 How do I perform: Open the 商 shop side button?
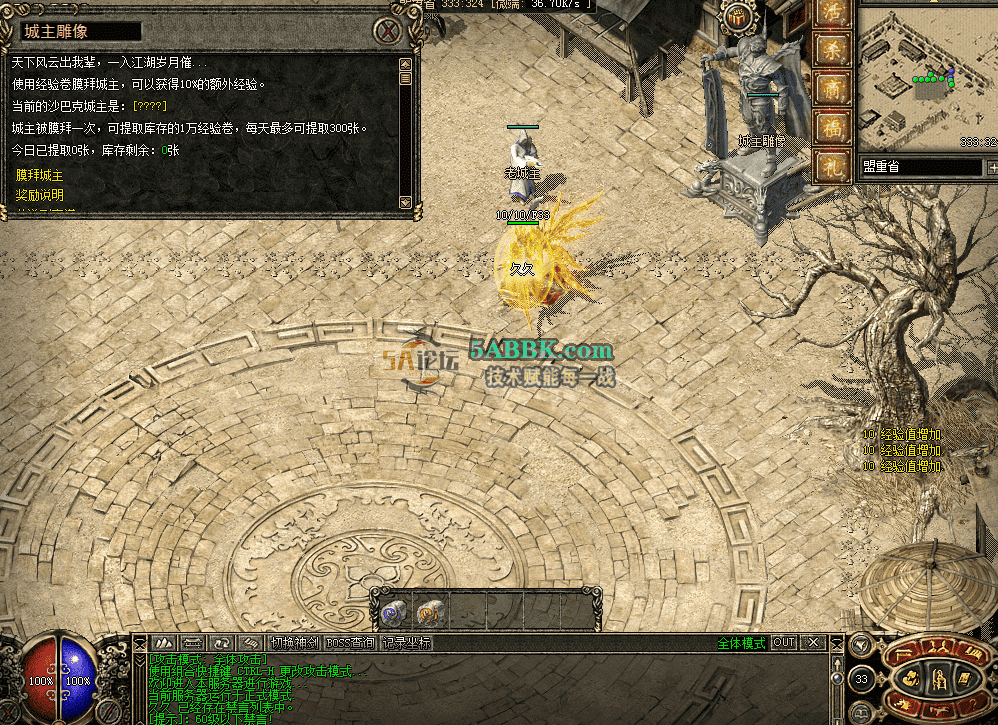(x=833, y=88)
